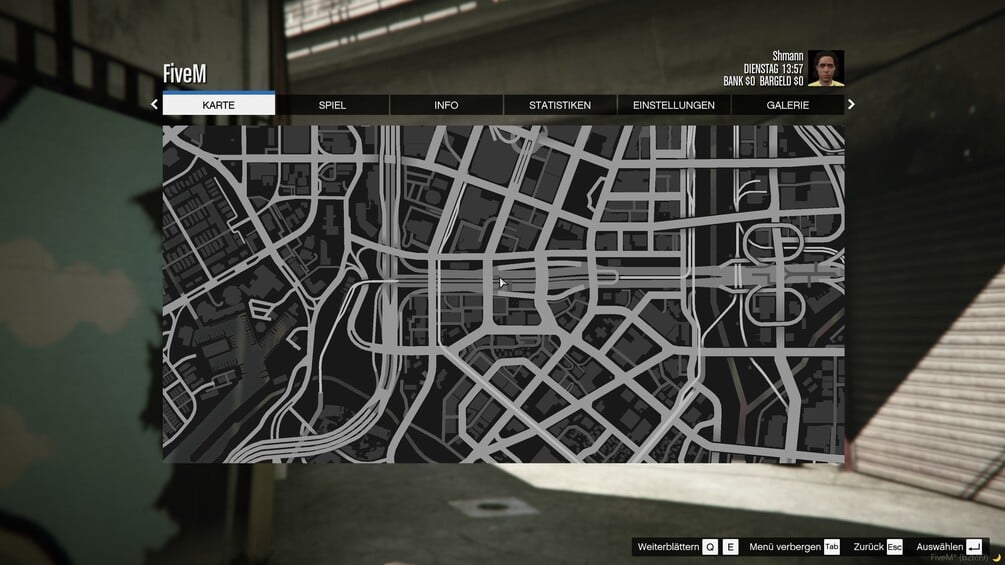The width and height of the screenshot is (1005, 565).
Task: Switch to the GALERIE tab
Action: coord(788,105)
